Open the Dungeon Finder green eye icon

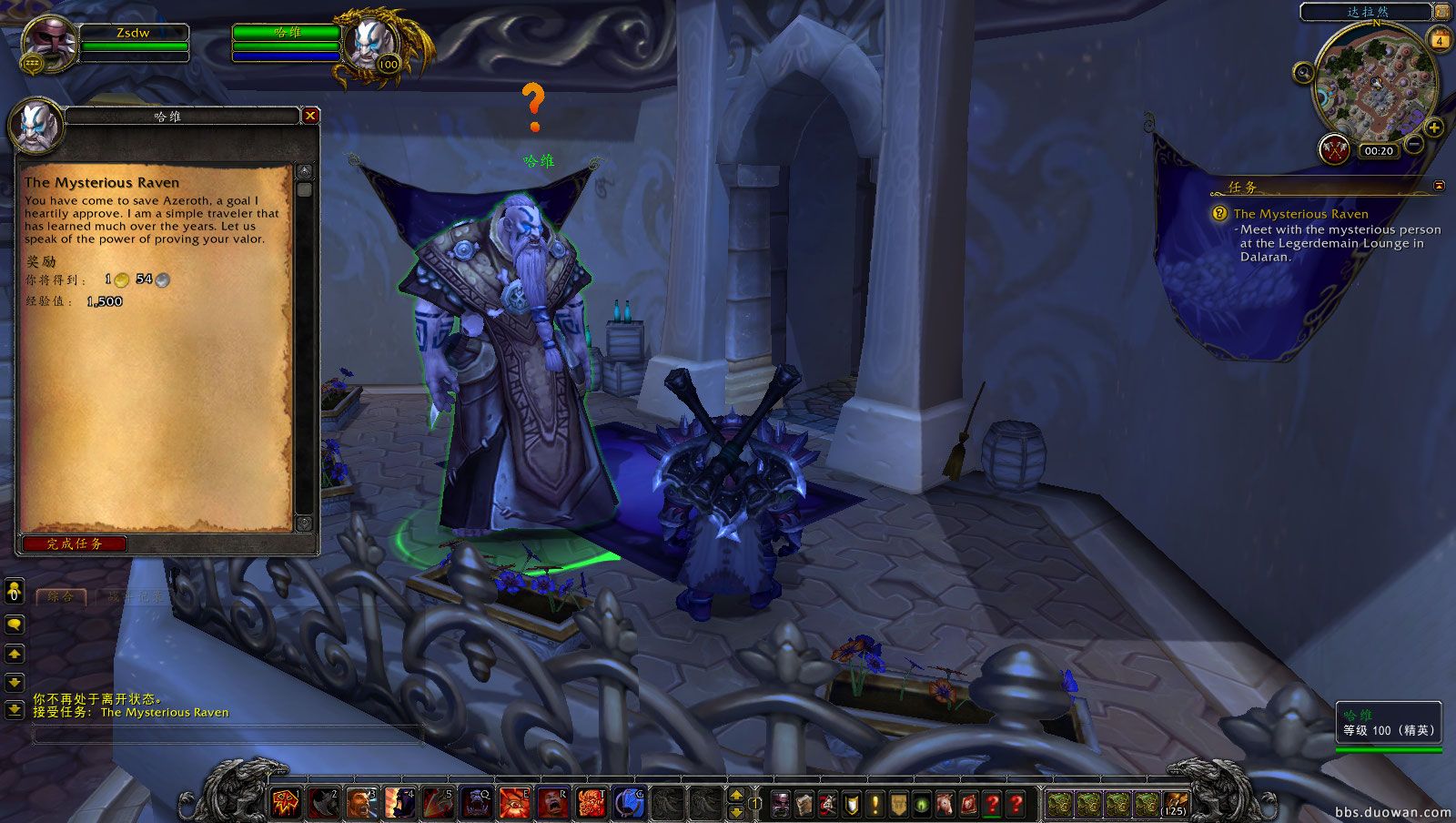point(922,803)
